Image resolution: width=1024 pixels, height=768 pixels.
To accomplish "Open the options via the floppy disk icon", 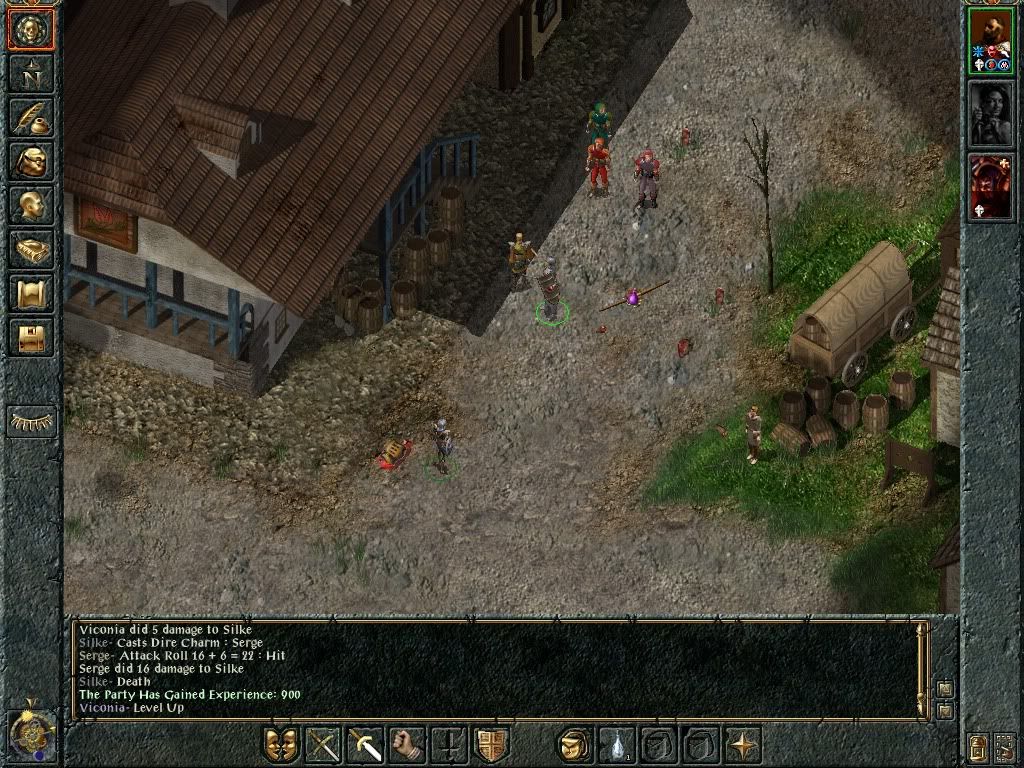I will tap(30, 337).
